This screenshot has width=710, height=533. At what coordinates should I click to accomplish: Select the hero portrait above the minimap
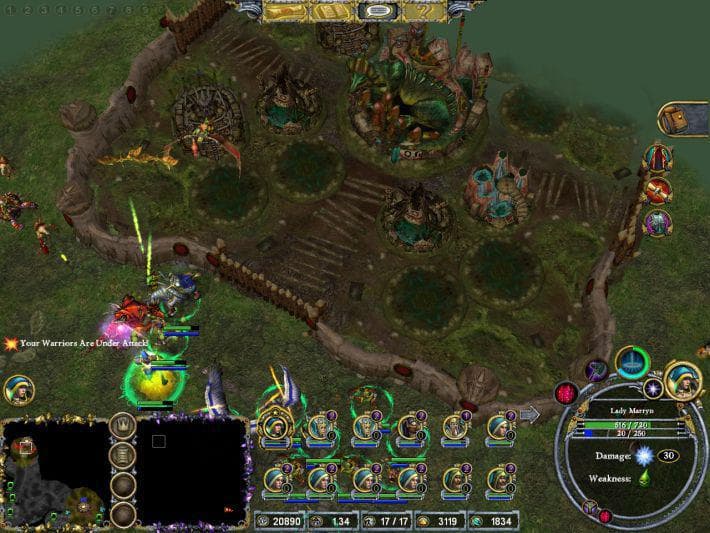click(x=18, y=391)
